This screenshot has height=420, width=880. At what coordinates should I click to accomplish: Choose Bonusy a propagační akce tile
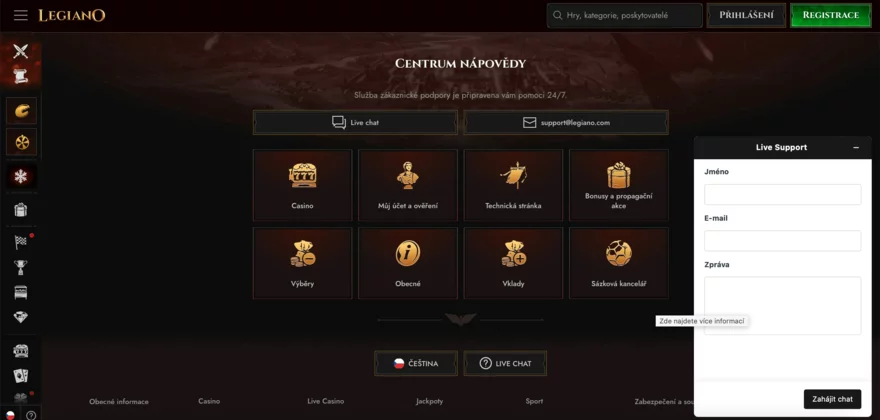618,185
